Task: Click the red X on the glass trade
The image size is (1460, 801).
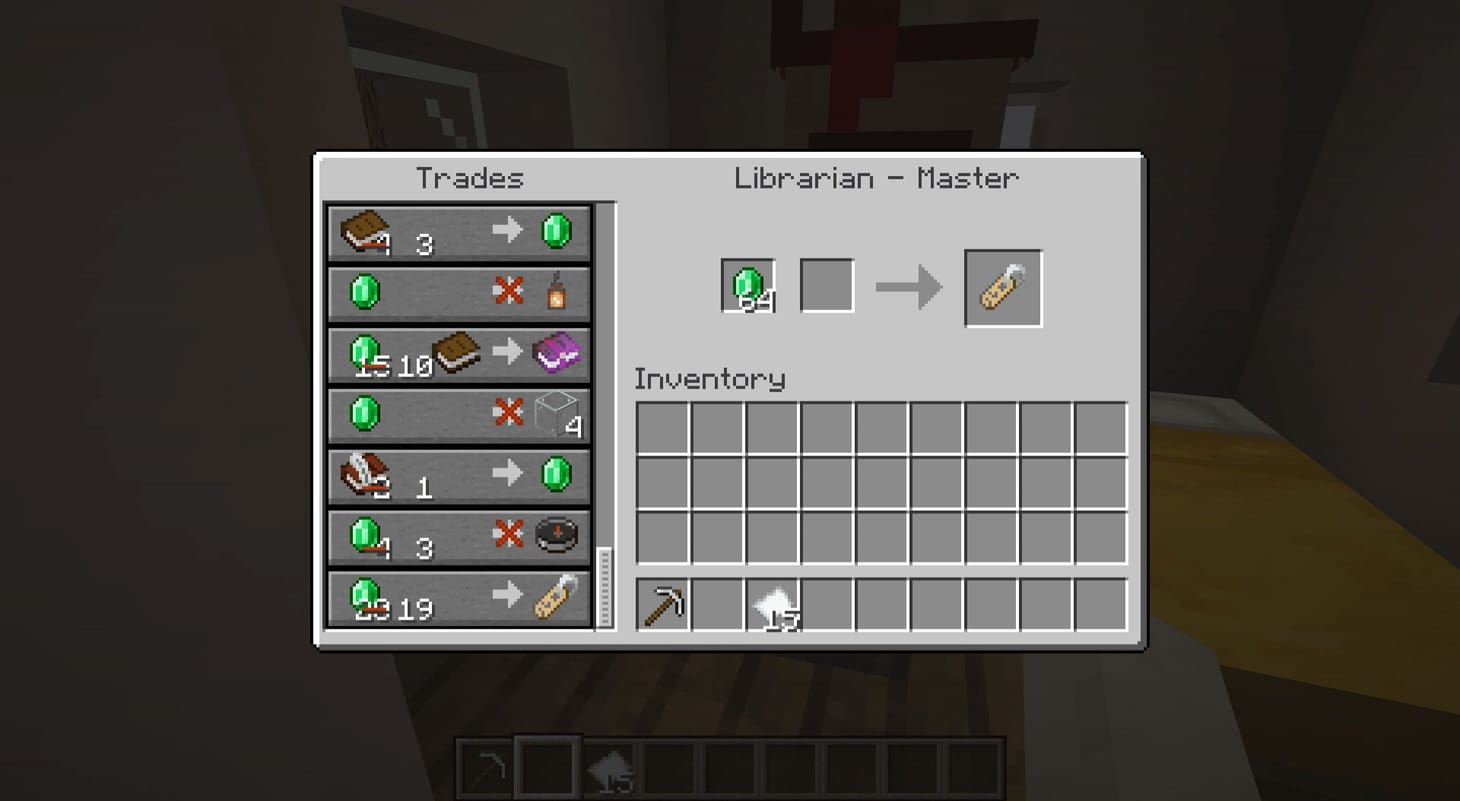Action: pos(510,413)
